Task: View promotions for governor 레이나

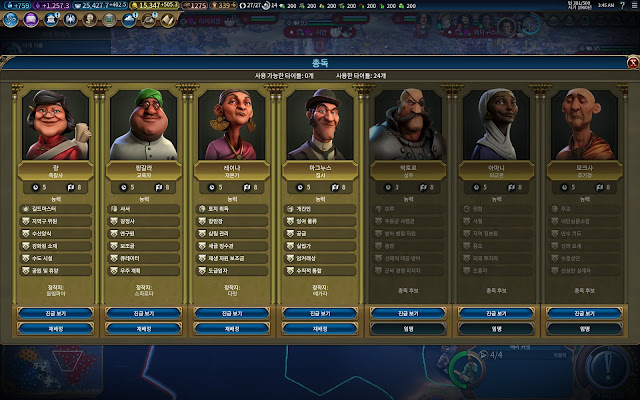Action: 231,313
